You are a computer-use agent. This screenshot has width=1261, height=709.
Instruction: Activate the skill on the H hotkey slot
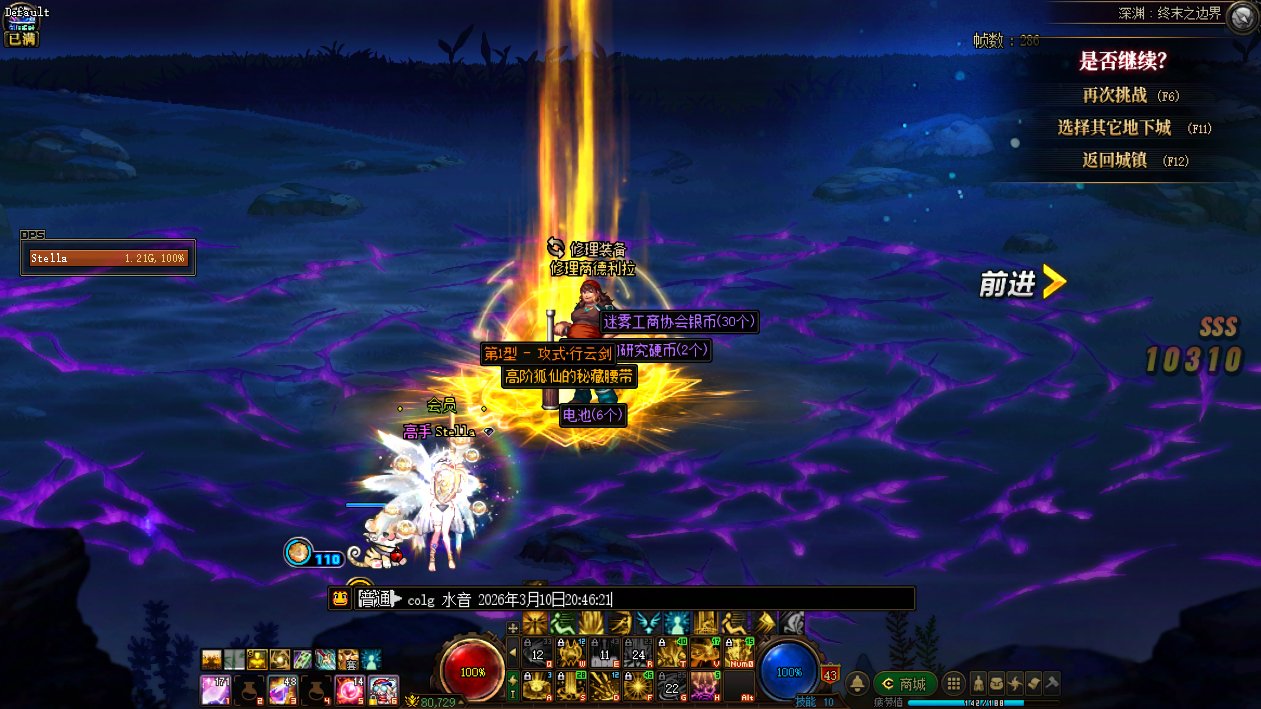point(705,685)
